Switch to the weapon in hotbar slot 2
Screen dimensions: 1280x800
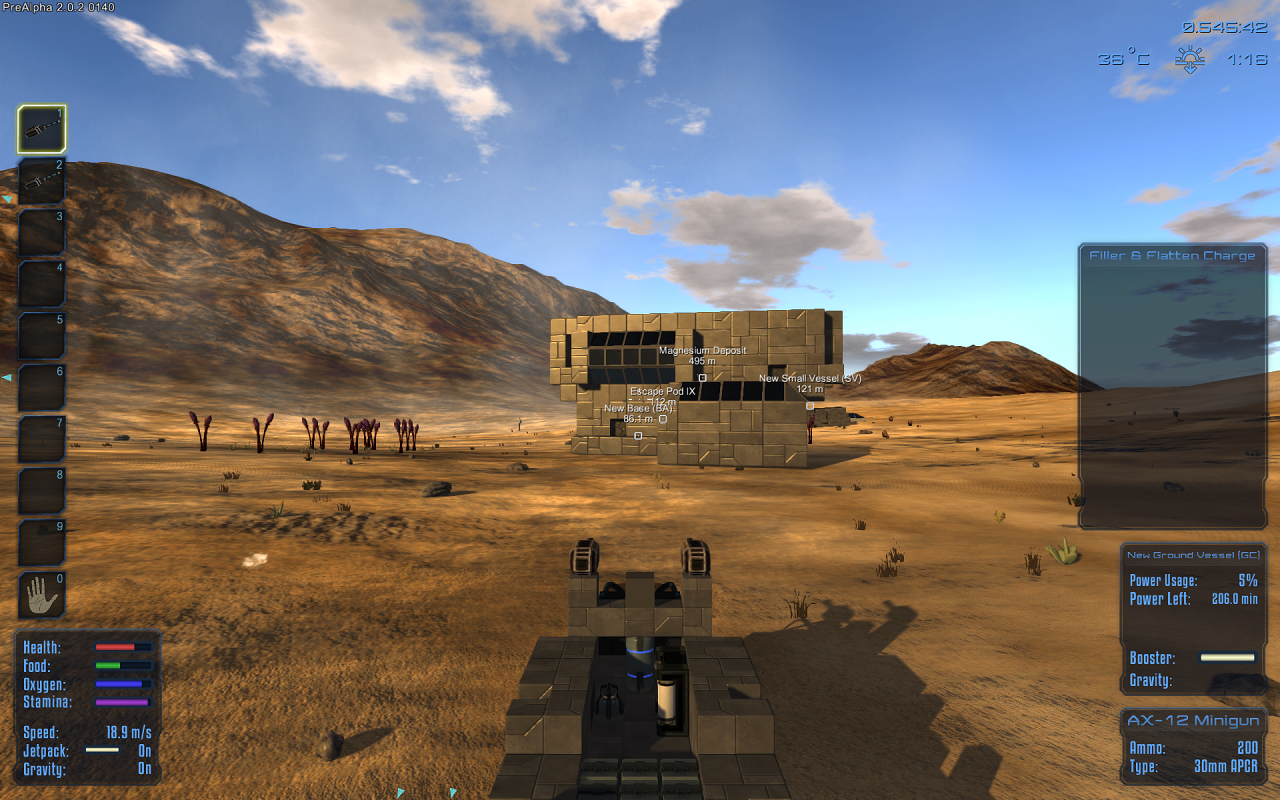41,181
